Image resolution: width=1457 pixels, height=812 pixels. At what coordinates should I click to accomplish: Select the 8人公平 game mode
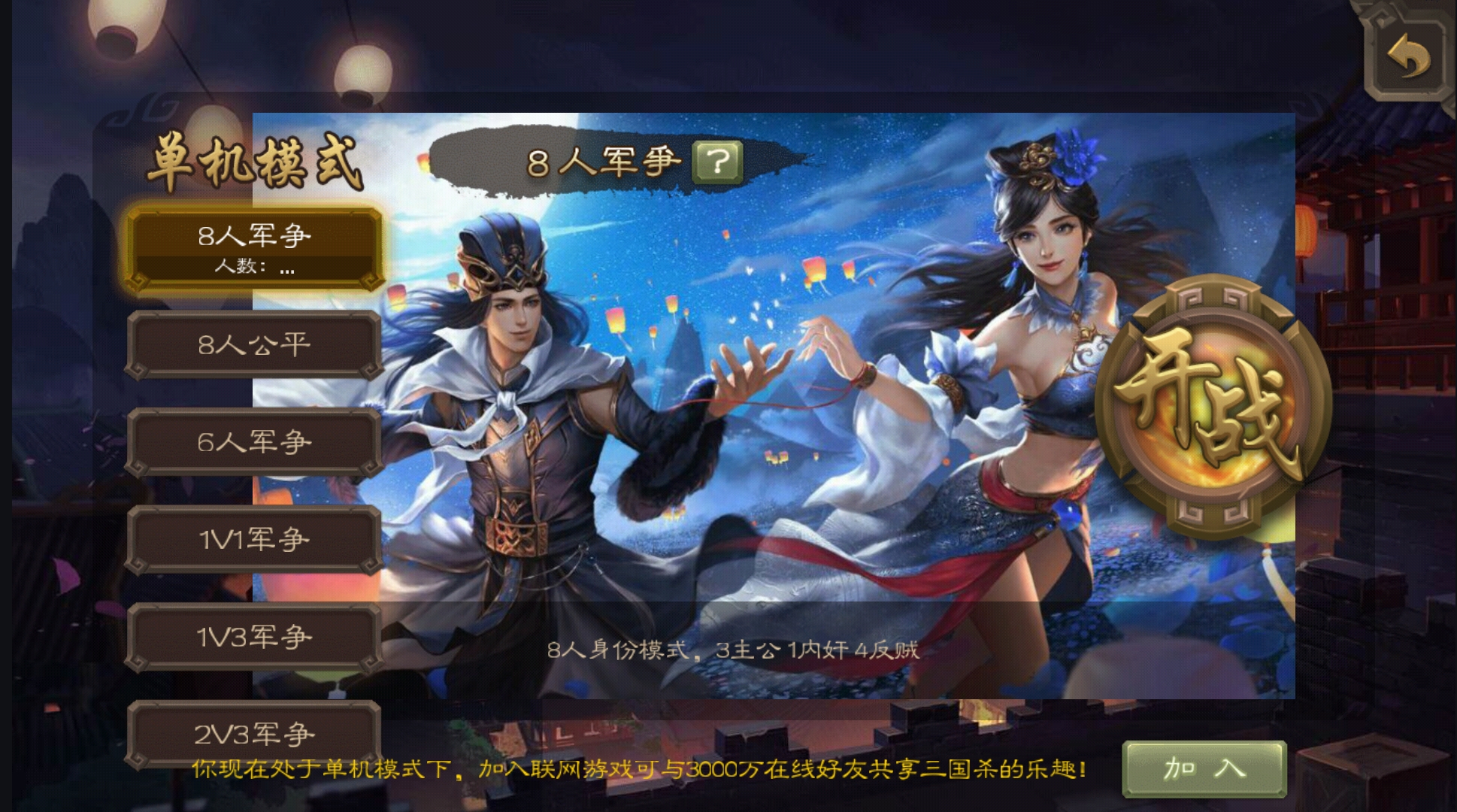254,344
